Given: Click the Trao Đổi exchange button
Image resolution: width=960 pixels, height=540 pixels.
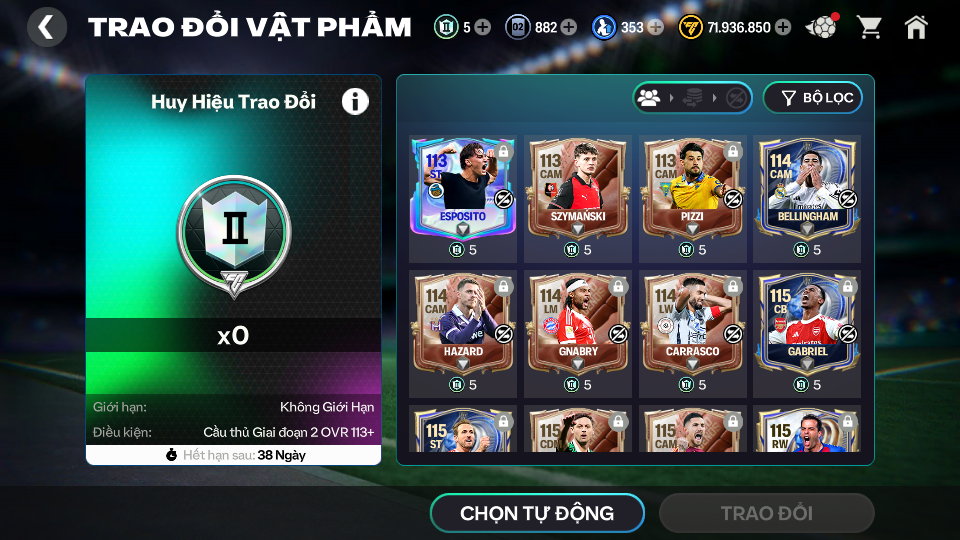Looking at the screenshot, I should 766,513.
